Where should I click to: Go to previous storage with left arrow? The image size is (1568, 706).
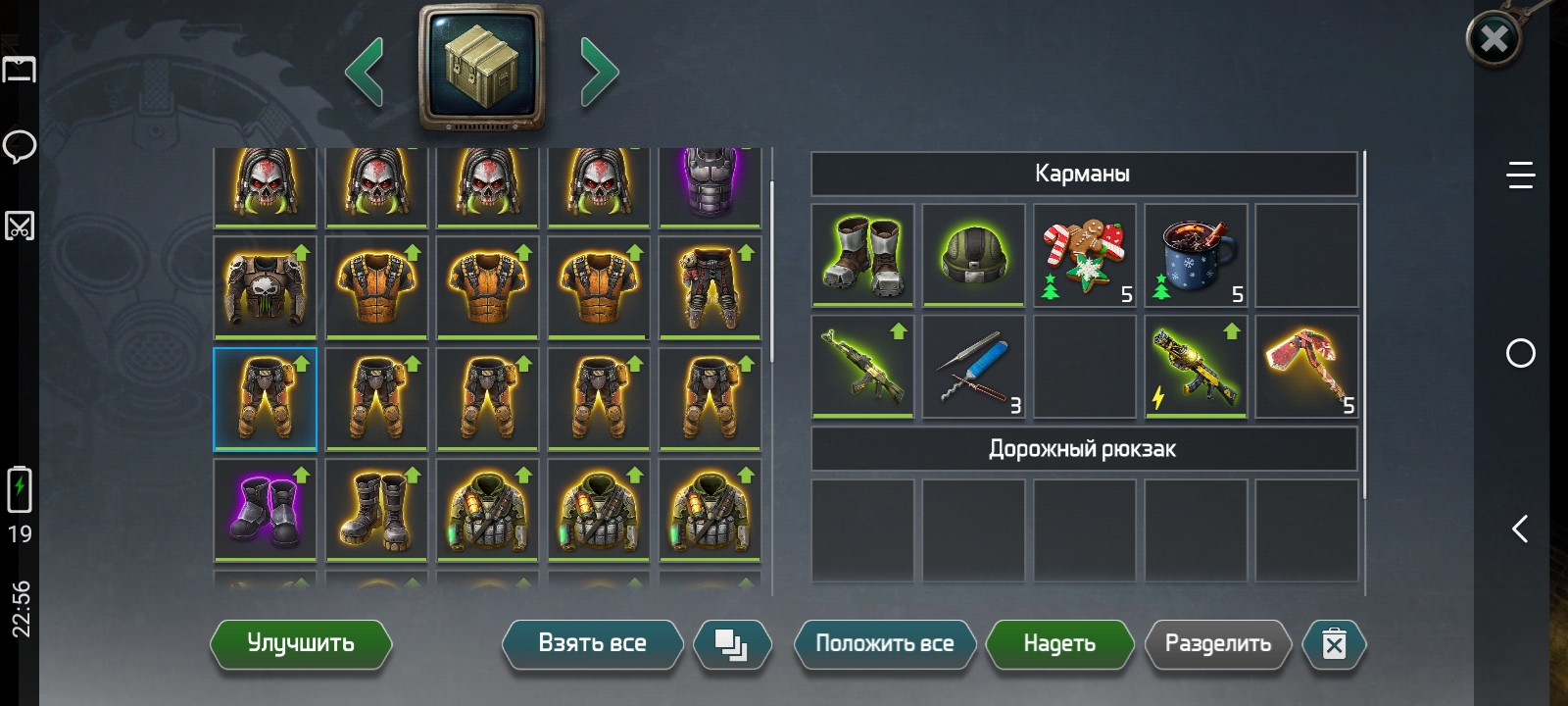pos(365,72)
